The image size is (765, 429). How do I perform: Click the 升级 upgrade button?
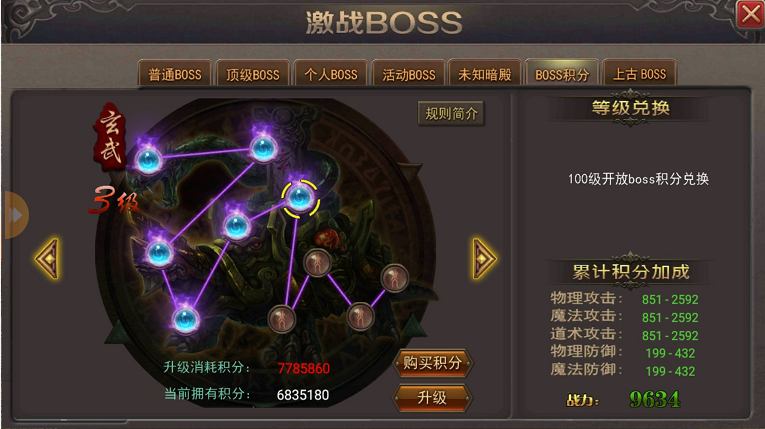[432, 398]
